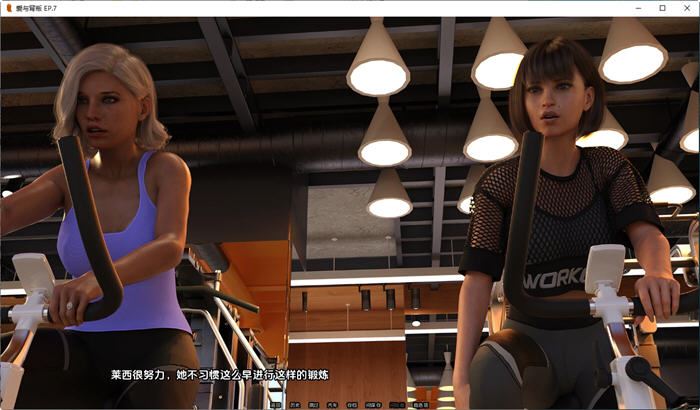Image resolution: width=700 pixels, height=410 pixels.
Task: Close the game window
Action: tap(685, 8)
